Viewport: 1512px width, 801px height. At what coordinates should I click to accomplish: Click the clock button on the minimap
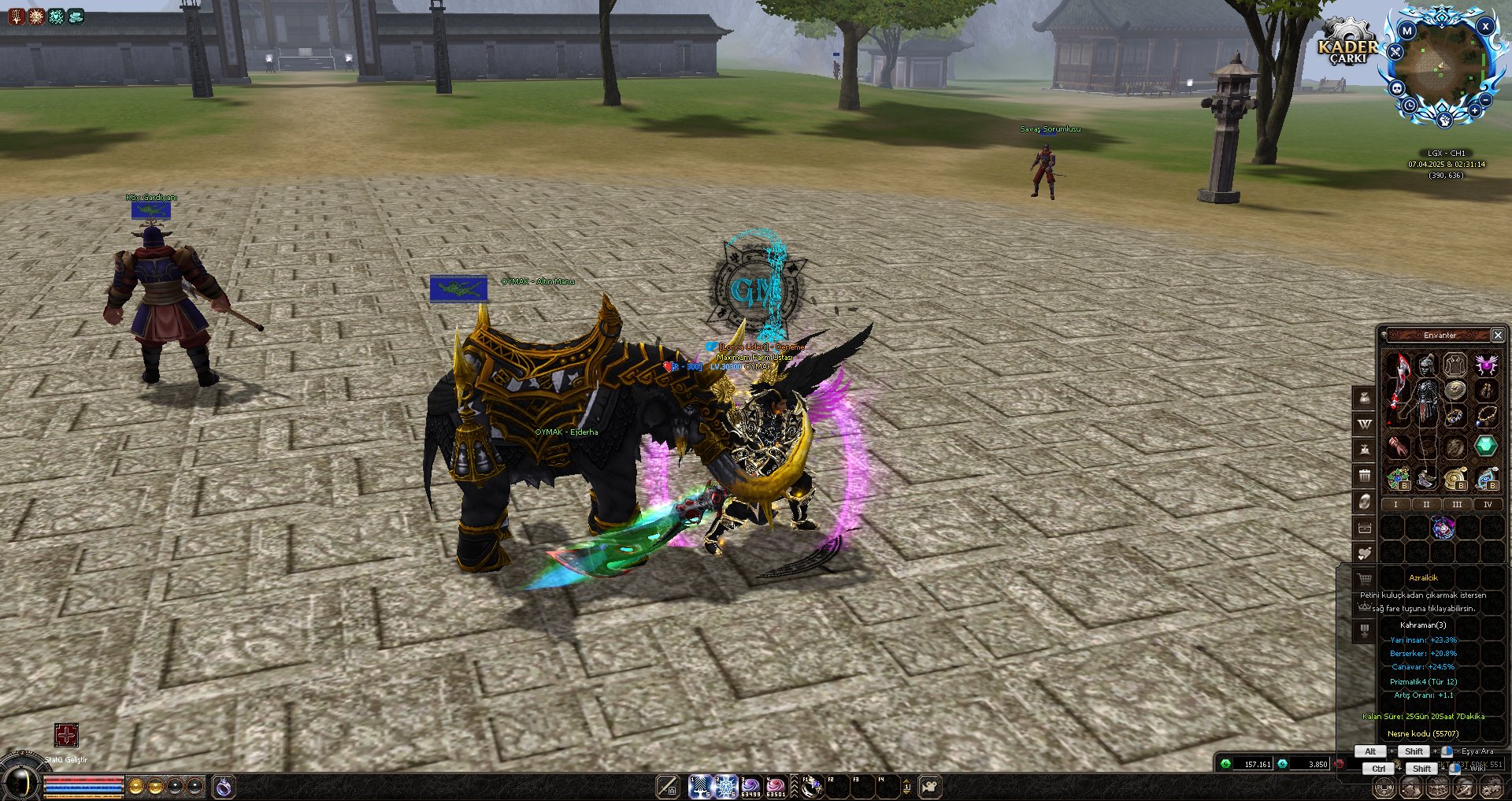pyautogui.click(x=1410, y=106)
